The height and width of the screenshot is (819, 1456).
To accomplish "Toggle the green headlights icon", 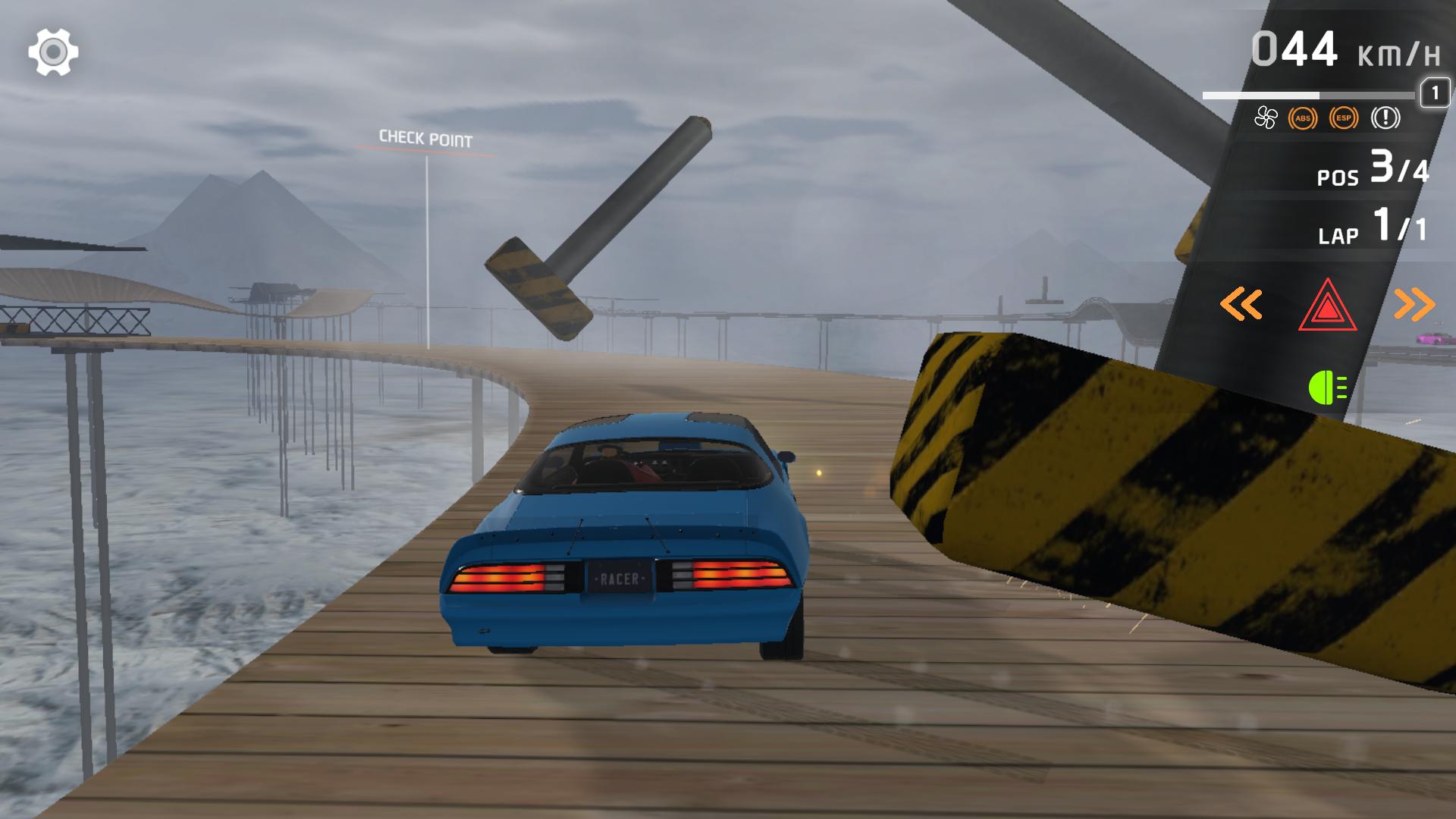I will click(x=1327, y=388).
